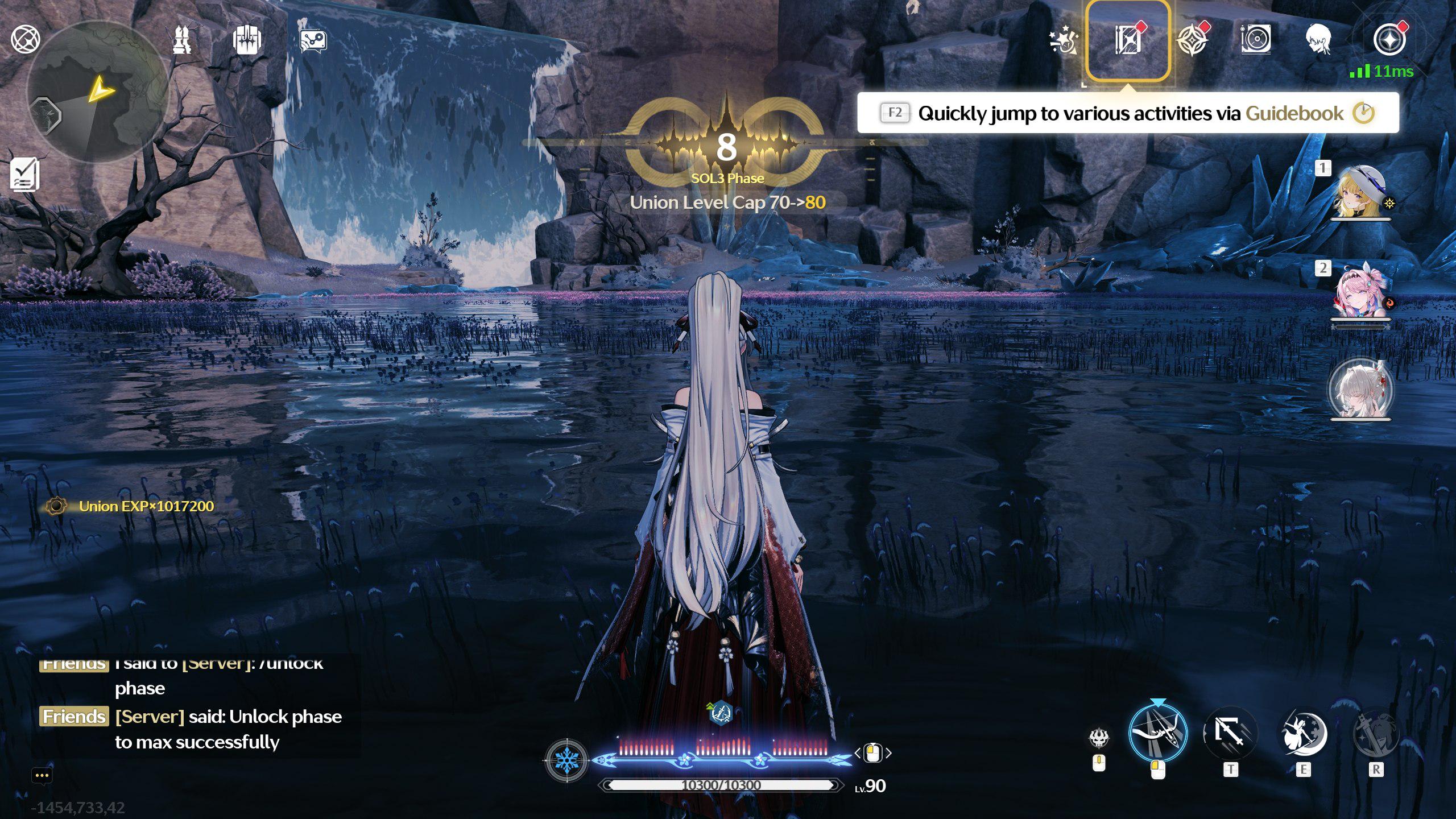Click the globe icon beside the minimap
1456x819 pixels.
coord(26,39)
